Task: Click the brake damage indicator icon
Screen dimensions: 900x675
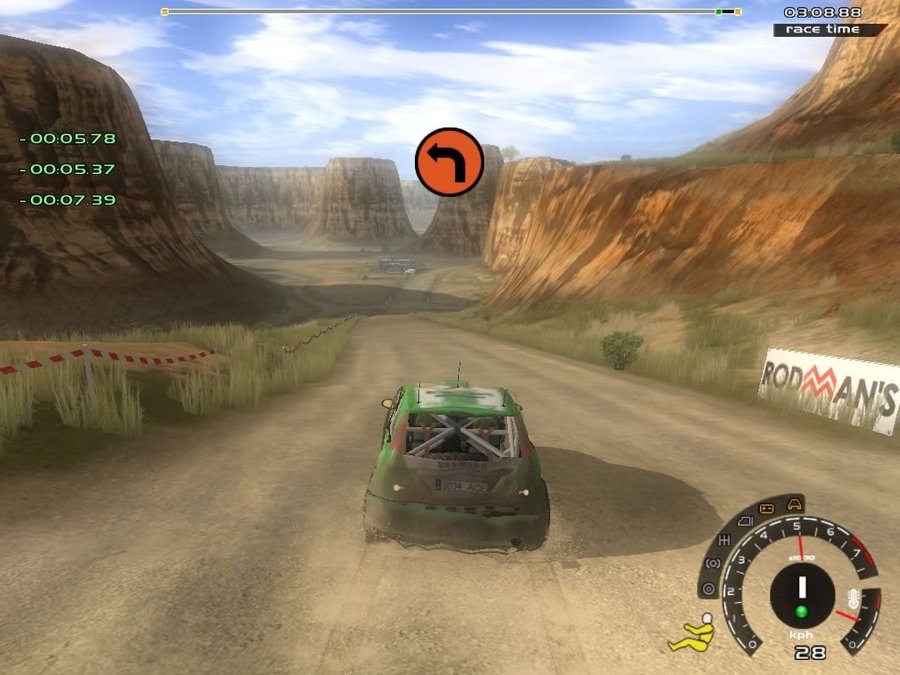Action: click(712, 565)
